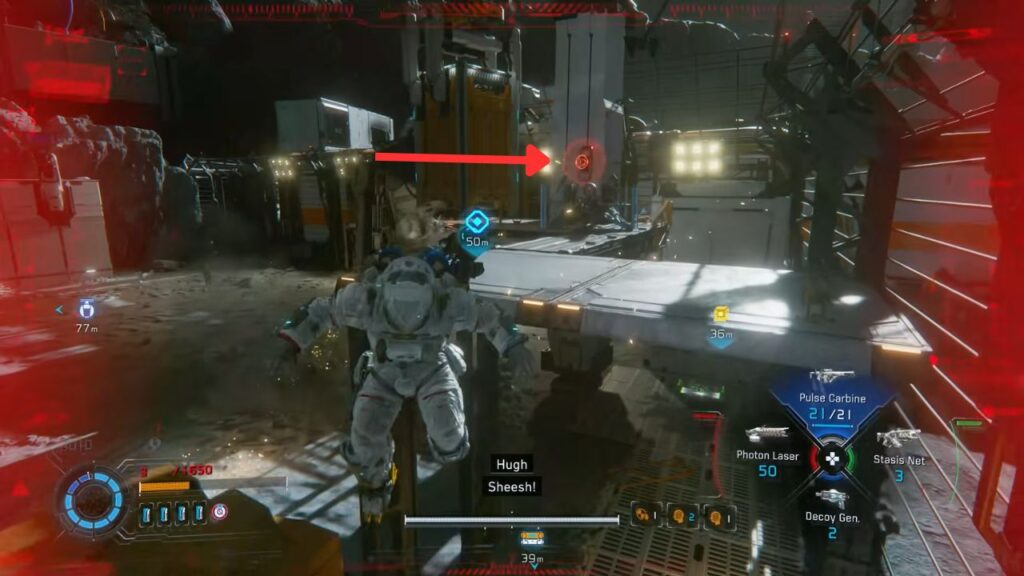Select the 39m marker icon
Image resolution: width=1024 pixels, height=576 pixels.
pos(531,539)
